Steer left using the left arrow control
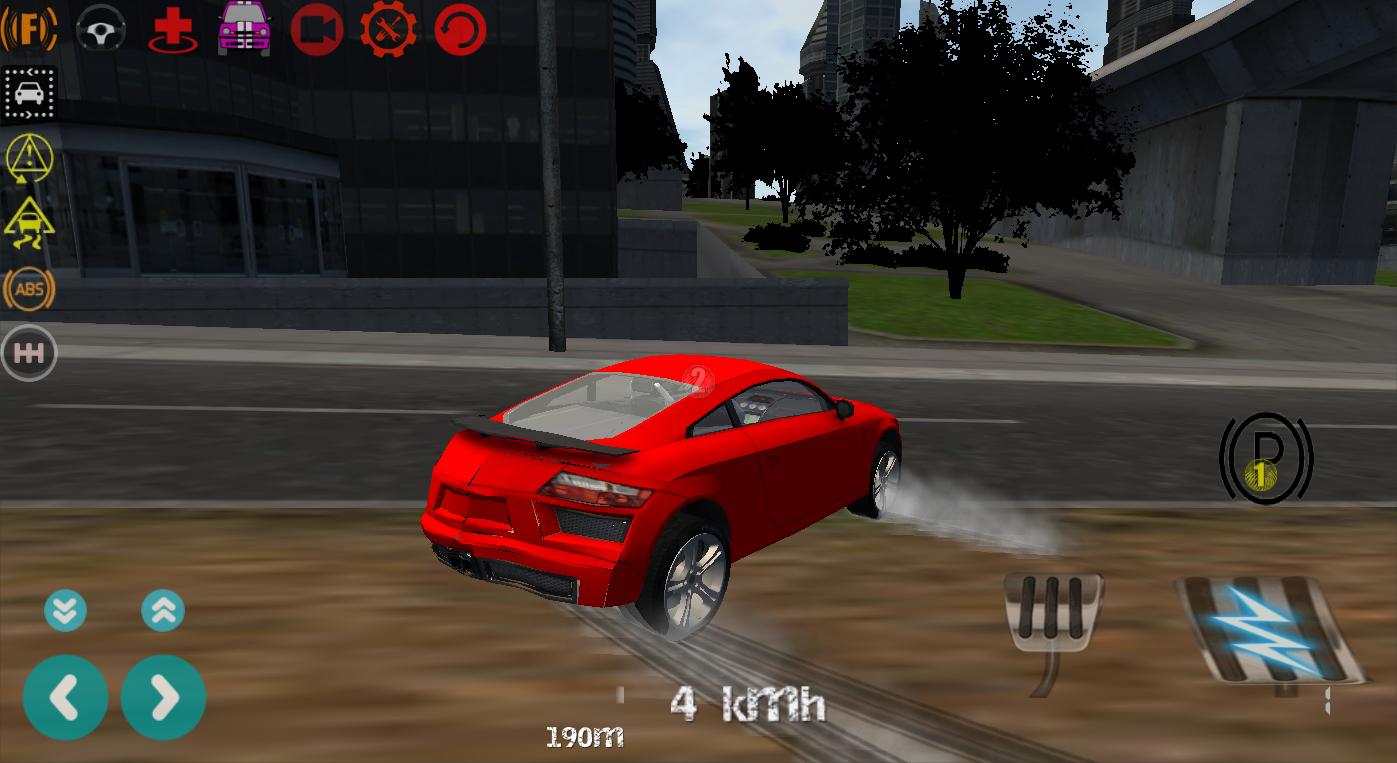The height and width of the screenshot is (763, 1397). coord(66,696)
